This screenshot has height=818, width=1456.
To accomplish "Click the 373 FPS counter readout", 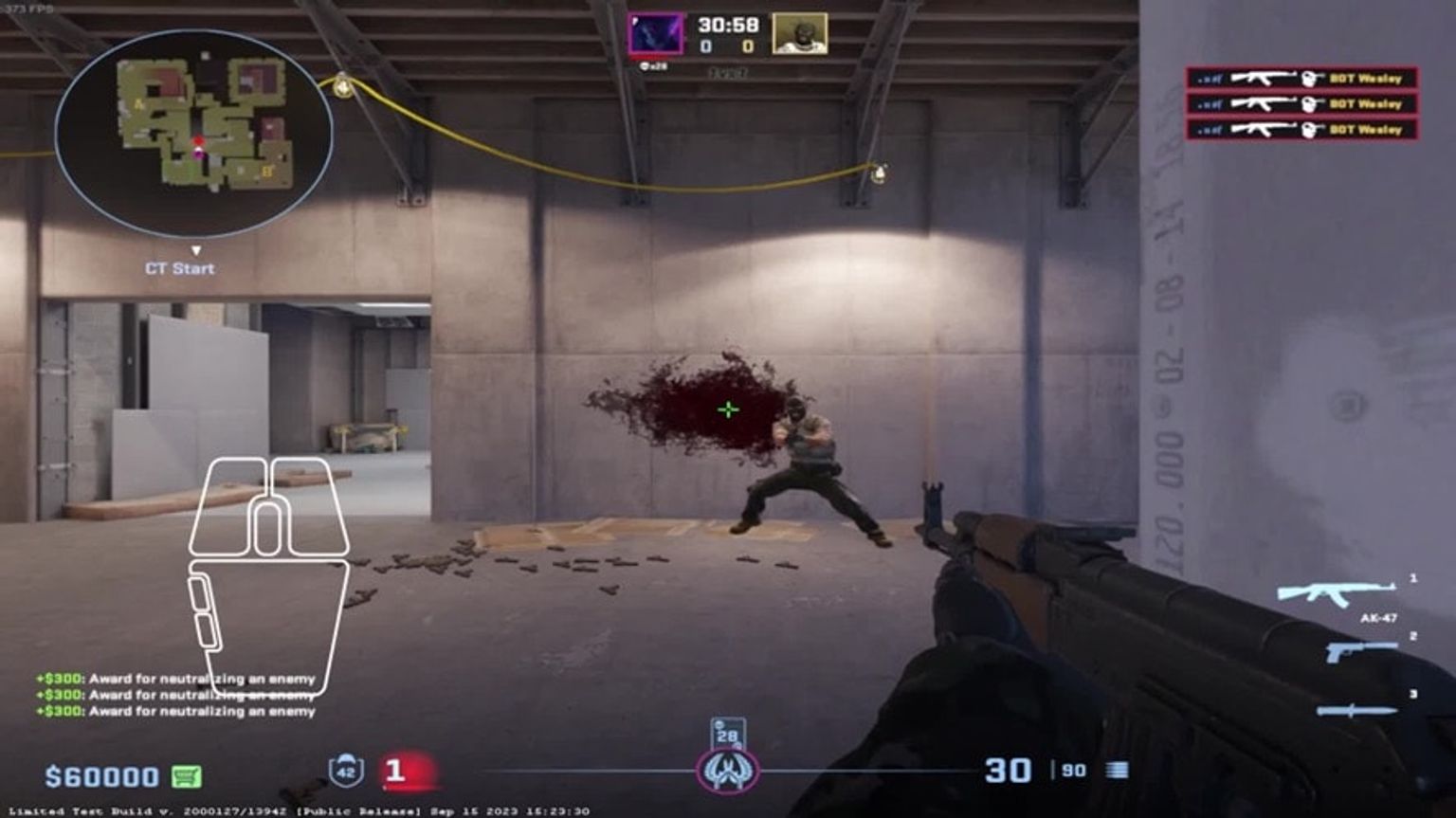I will click(26, 9).
